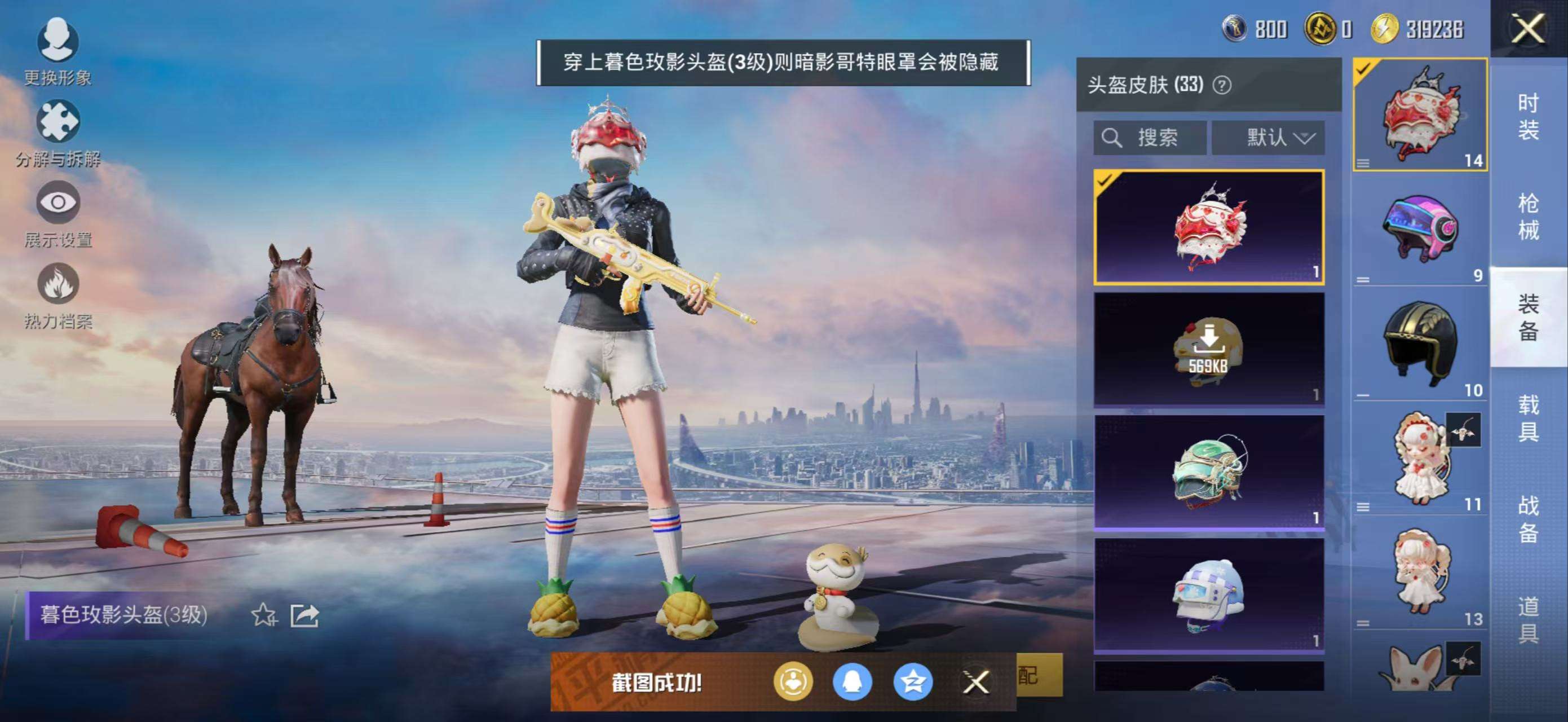Image resolution: width=1568 pixels, height=722 pixels.
Task: Switch to the 载具 vehicle tab
Action: (x=1528, y=417)
